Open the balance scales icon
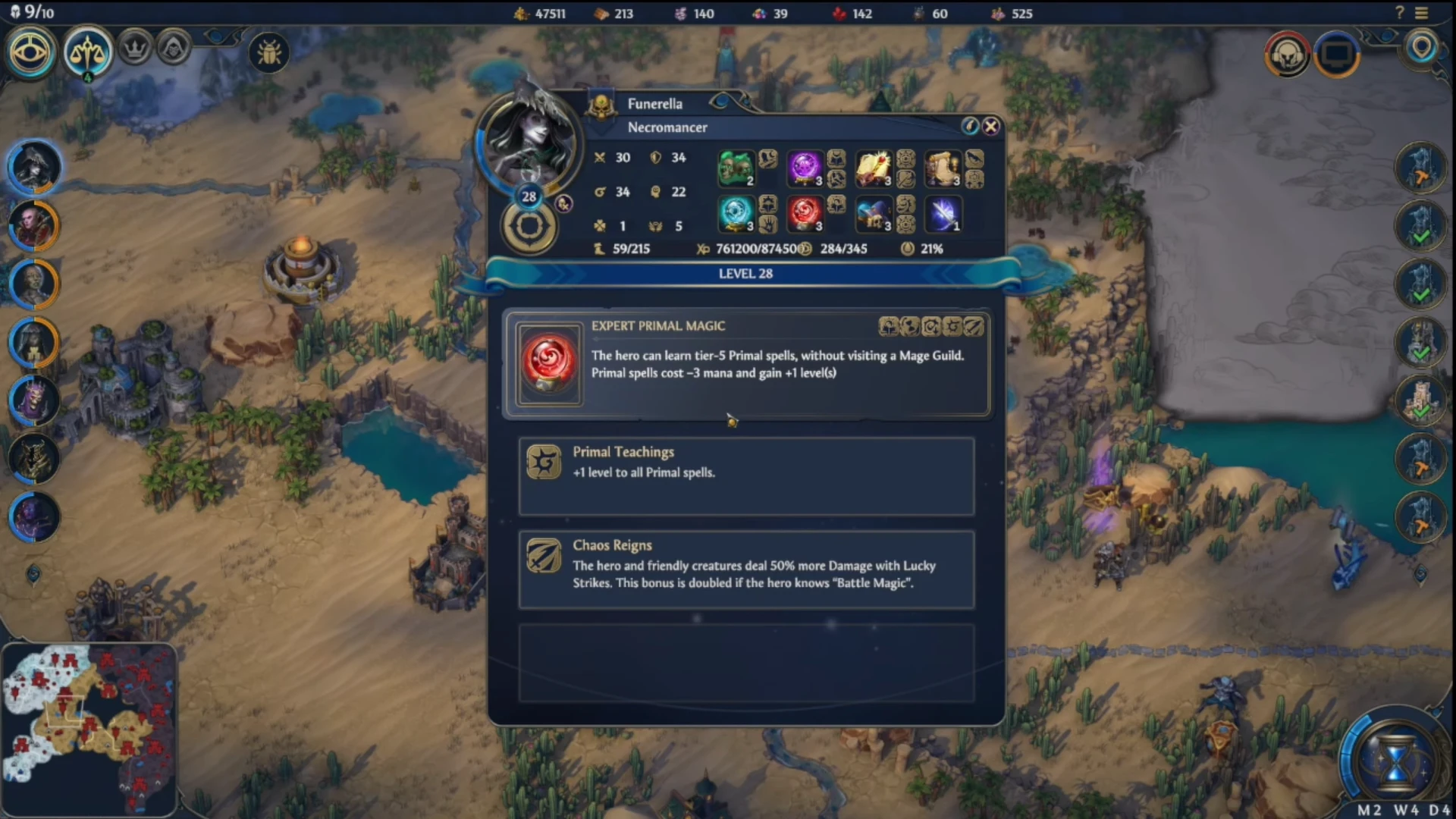The image size is (1456, 819). pyautogui.click(x=88, y=52)
